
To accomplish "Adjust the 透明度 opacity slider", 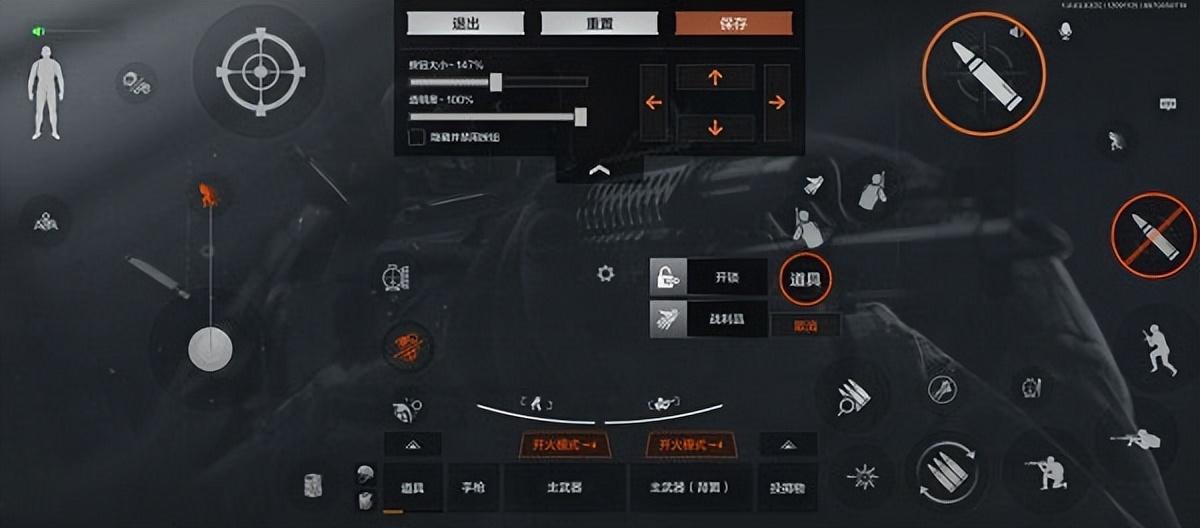I will (580, 117).
